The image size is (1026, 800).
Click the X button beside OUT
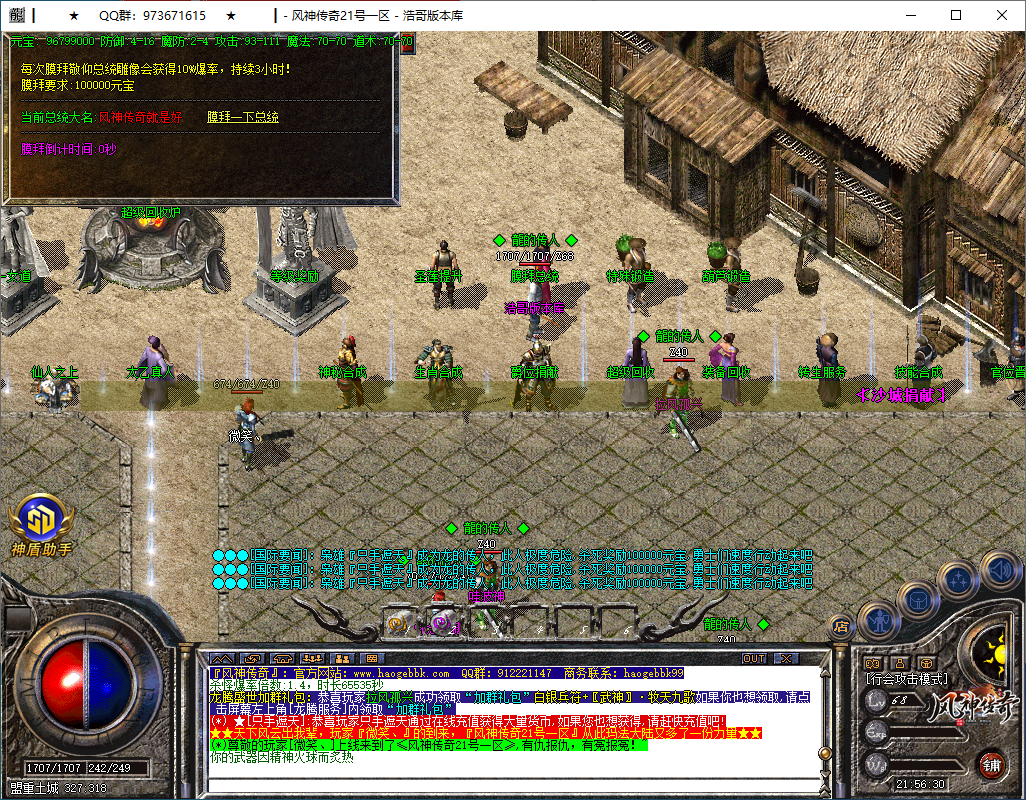pyautogui.click(x=786, y=659)
